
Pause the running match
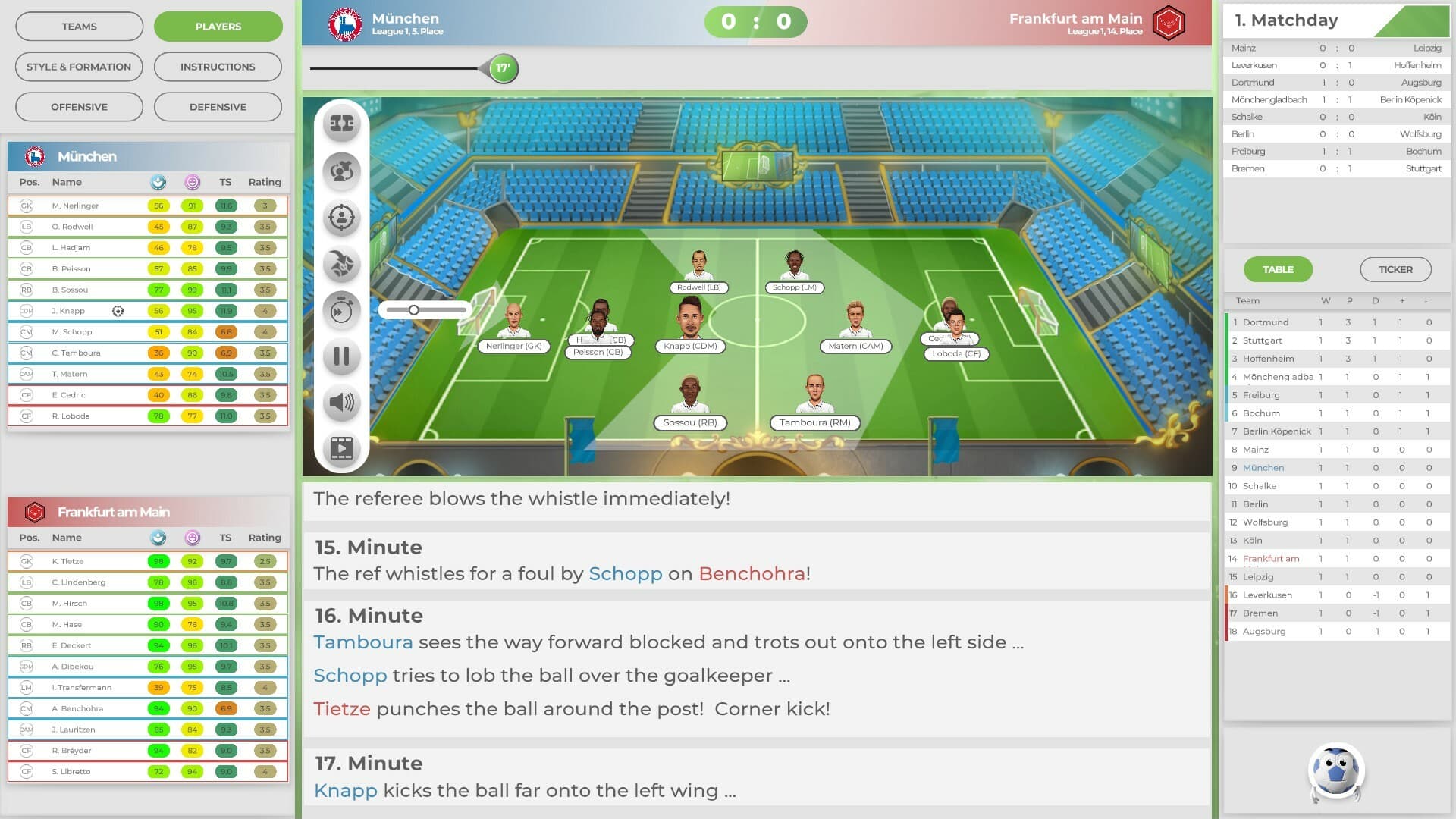point(341,356)
